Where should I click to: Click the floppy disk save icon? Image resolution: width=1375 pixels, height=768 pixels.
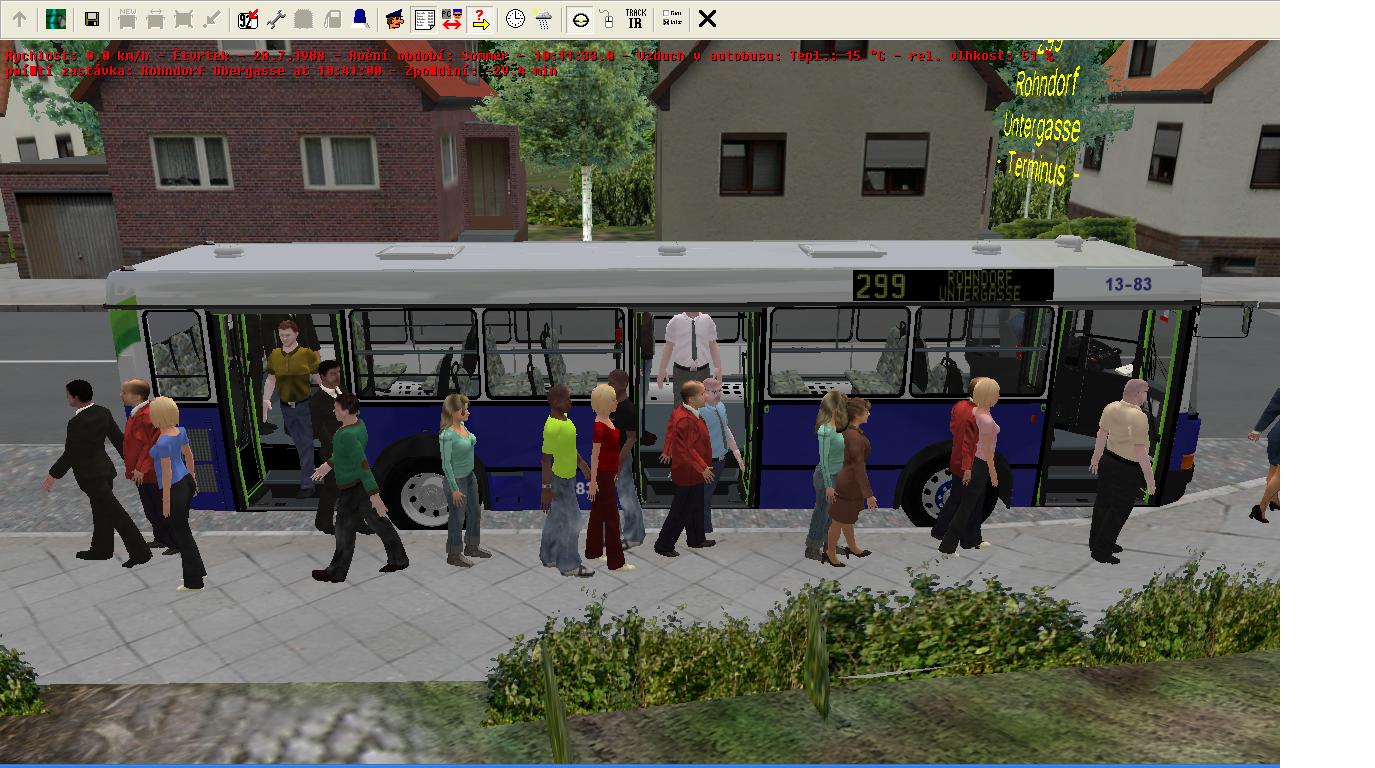tap(91, 19)
